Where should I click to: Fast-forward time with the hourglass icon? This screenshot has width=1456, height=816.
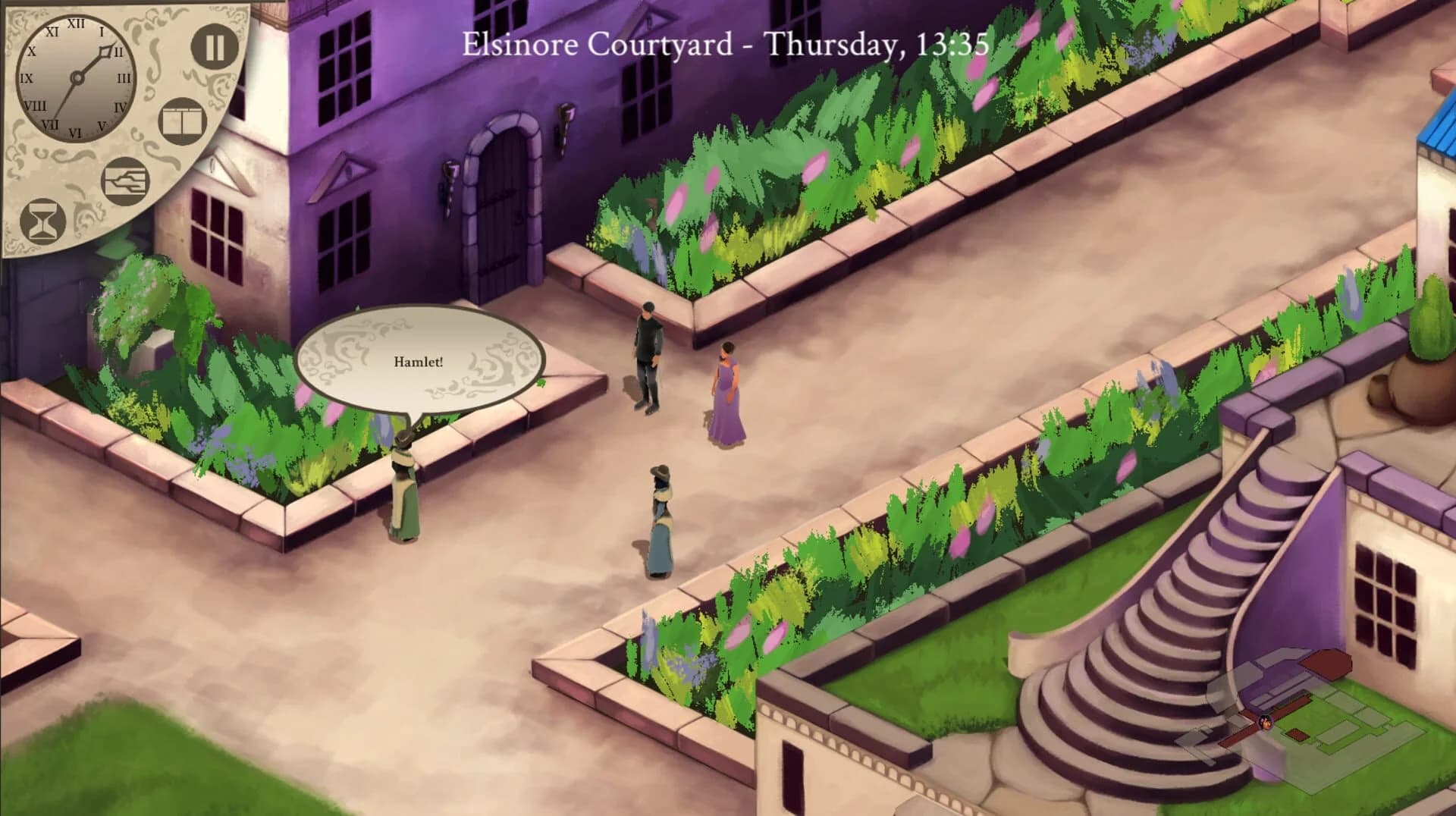coord(42,220)
